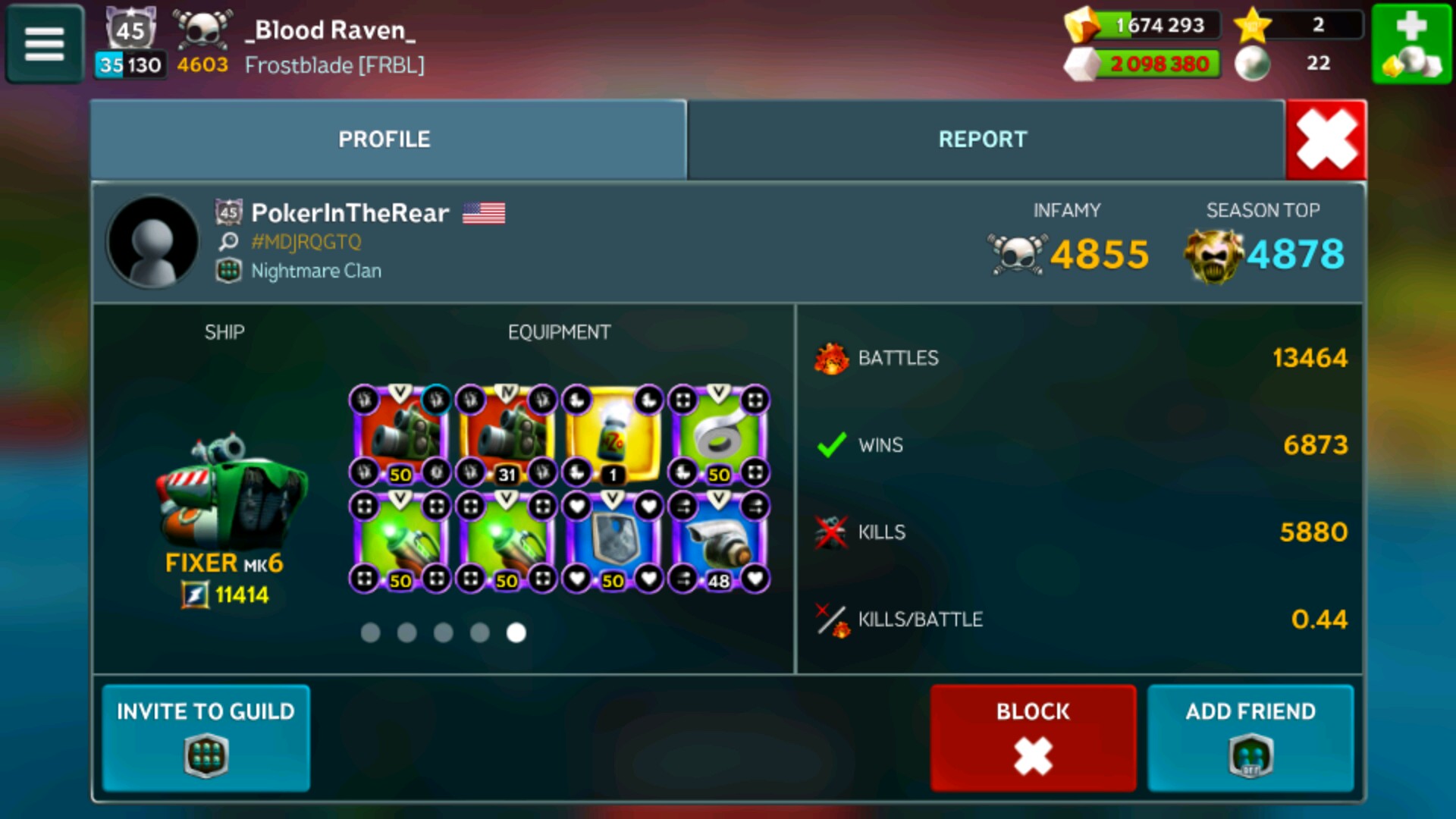Select the Profile tab
This screenshot has width=1456, height=819.
click(384, 140)
